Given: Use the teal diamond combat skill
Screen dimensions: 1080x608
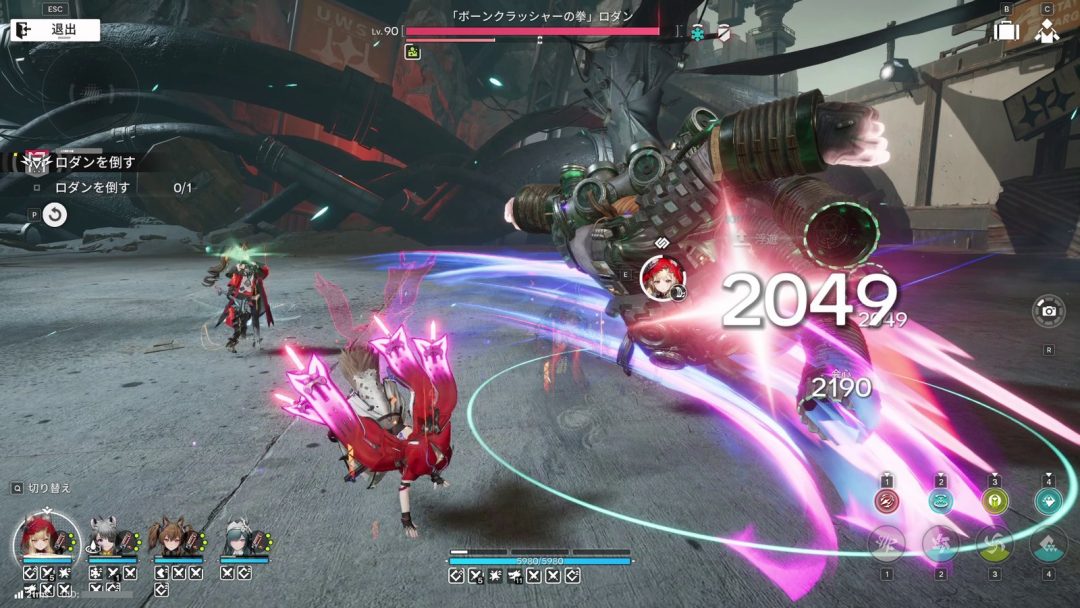Looking at the screenshot, I should [1048, 544].
